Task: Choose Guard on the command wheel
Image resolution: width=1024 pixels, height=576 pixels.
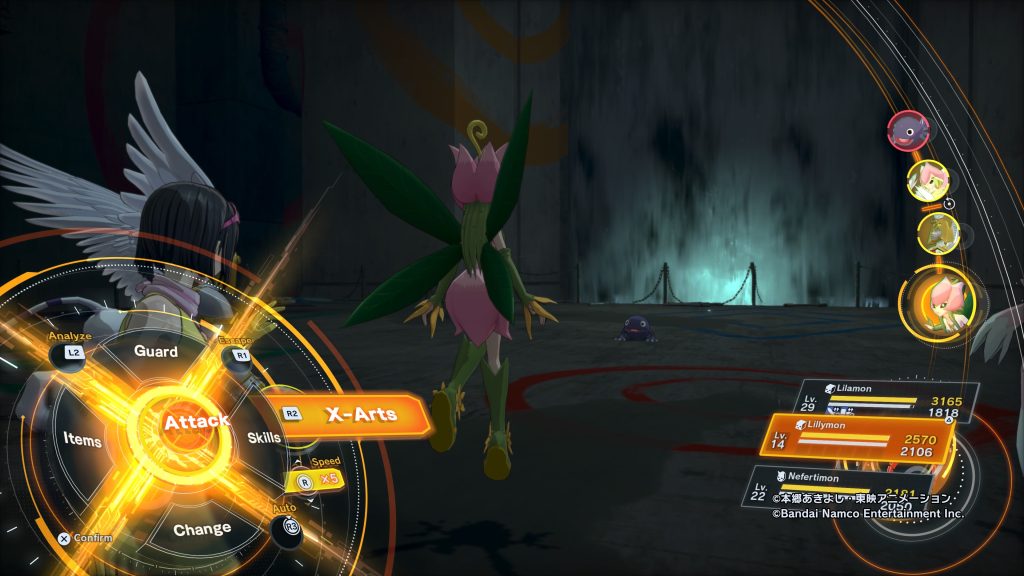Action: [156, 352]
